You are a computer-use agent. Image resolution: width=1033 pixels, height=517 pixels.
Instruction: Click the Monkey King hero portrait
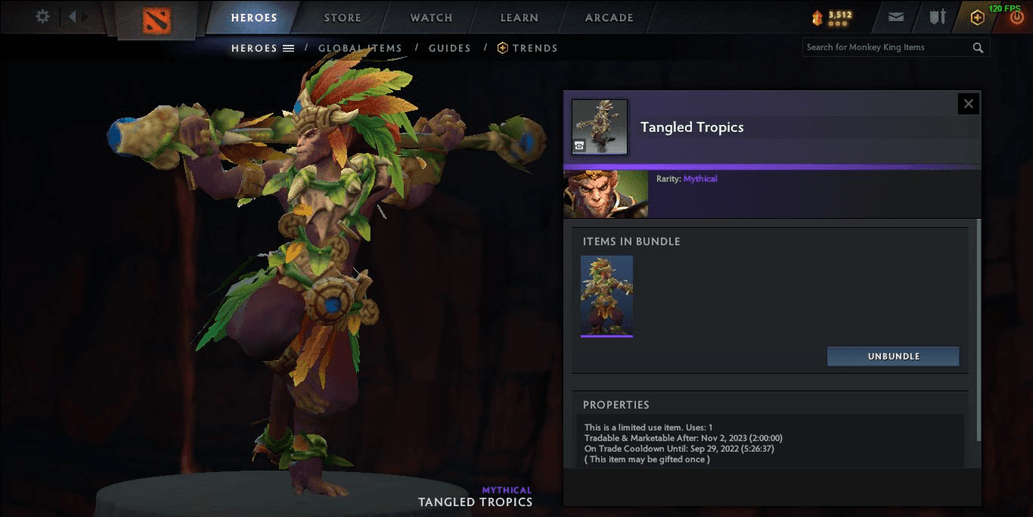click(606, 194)
